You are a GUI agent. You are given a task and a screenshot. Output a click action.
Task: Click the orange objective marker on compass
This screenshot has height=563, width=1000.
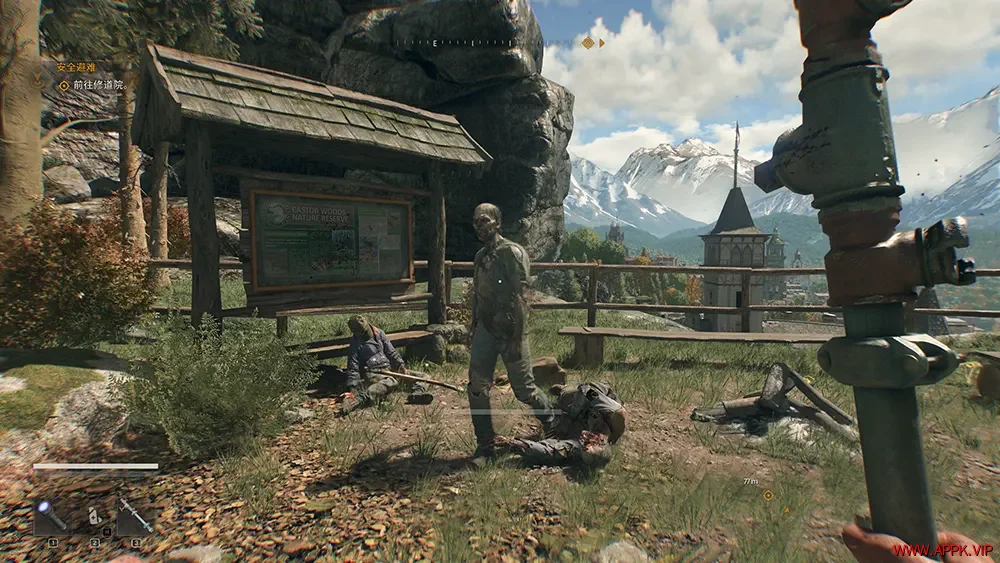587,42
